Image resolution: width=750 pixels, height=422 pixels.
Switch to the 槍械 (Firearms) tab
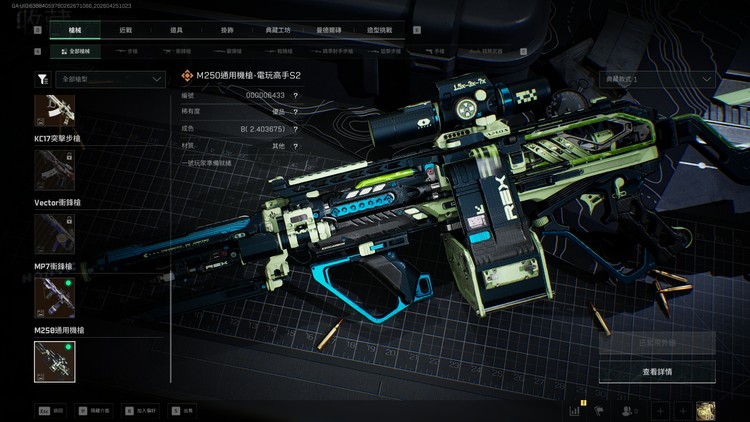coord(74,31)
